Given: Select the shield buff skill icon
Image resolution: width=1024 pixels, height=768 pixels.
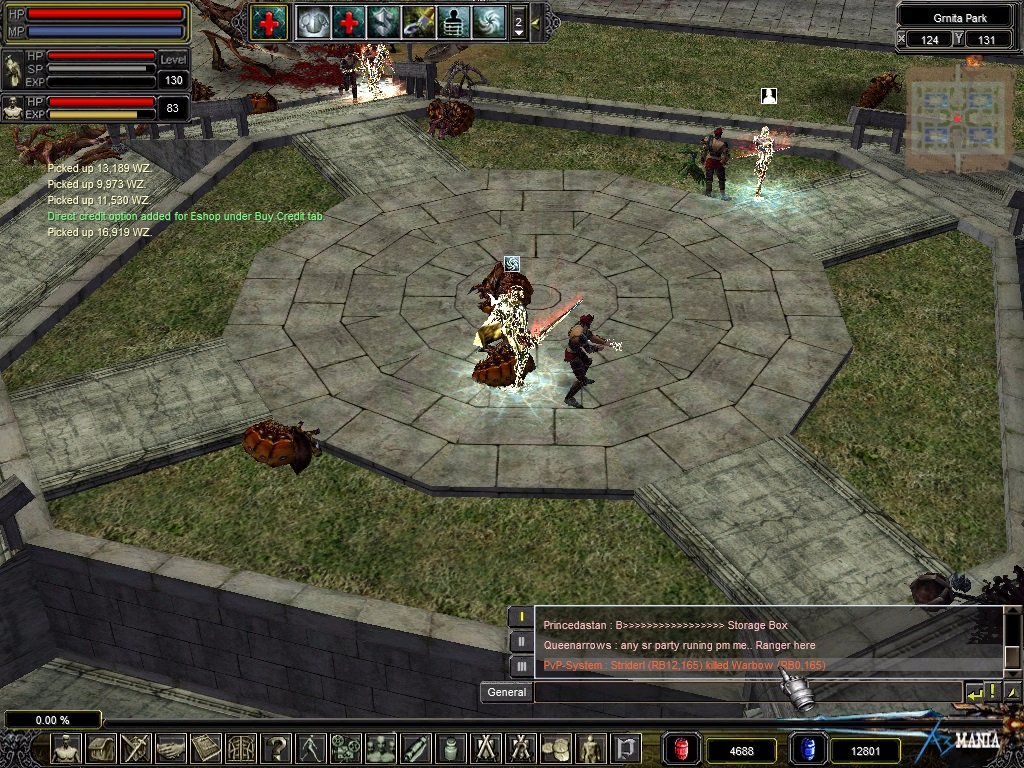Looking at the screenshot, I should [384, 21].
